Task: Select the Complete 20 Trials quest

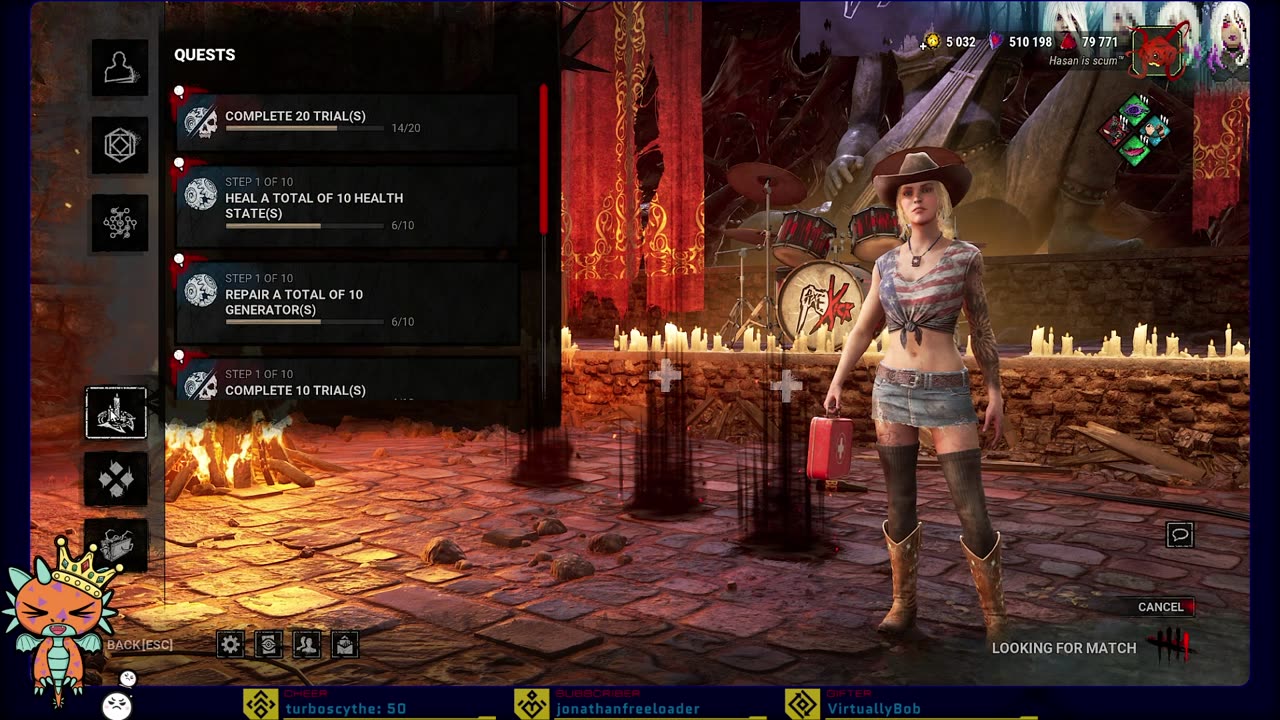Action: pos(347,122)
